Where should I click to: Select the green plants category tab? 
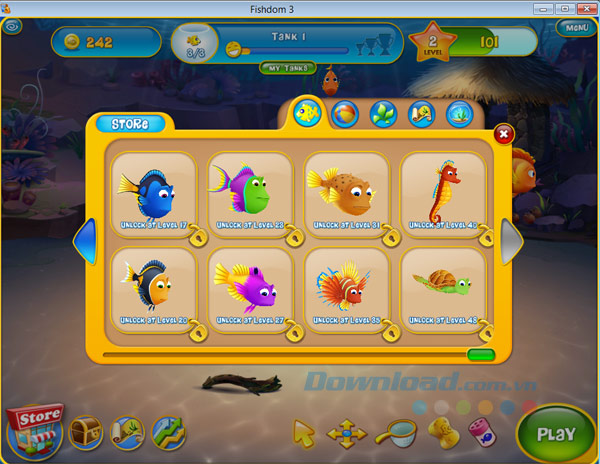pyautogui.click(x=383, y=113)
